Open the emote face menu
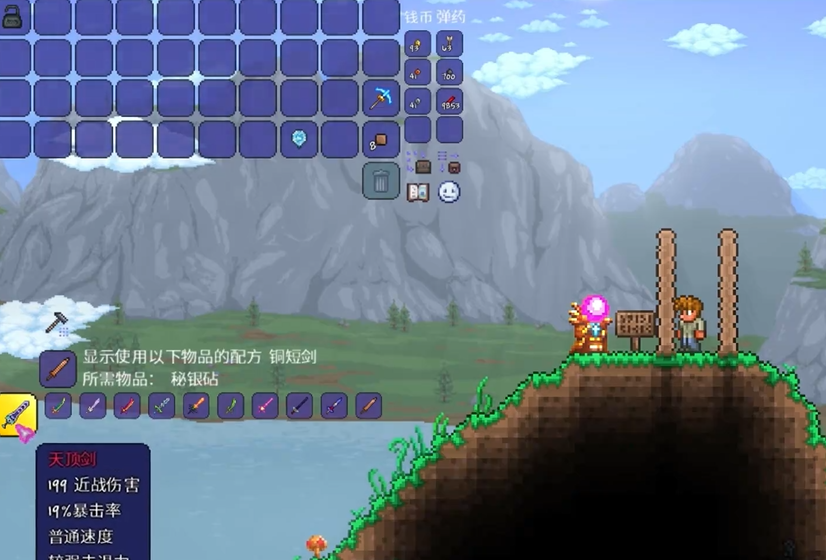826x560 pixels. 449,192
